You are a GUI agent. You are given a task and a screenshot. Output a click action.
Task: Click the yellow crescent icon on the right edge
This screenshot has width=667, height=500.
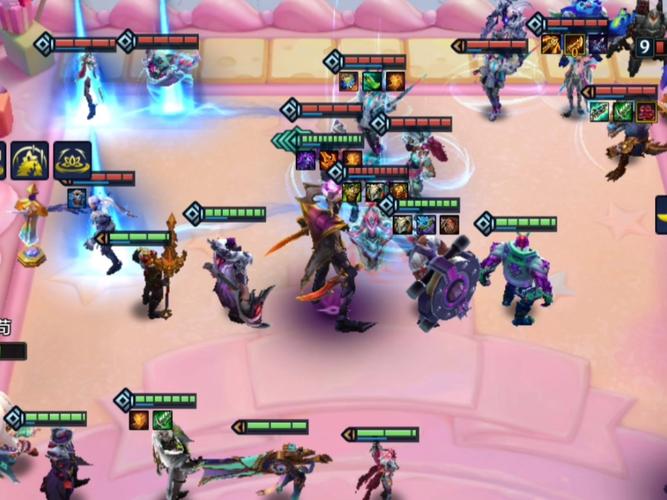(661, 214)
